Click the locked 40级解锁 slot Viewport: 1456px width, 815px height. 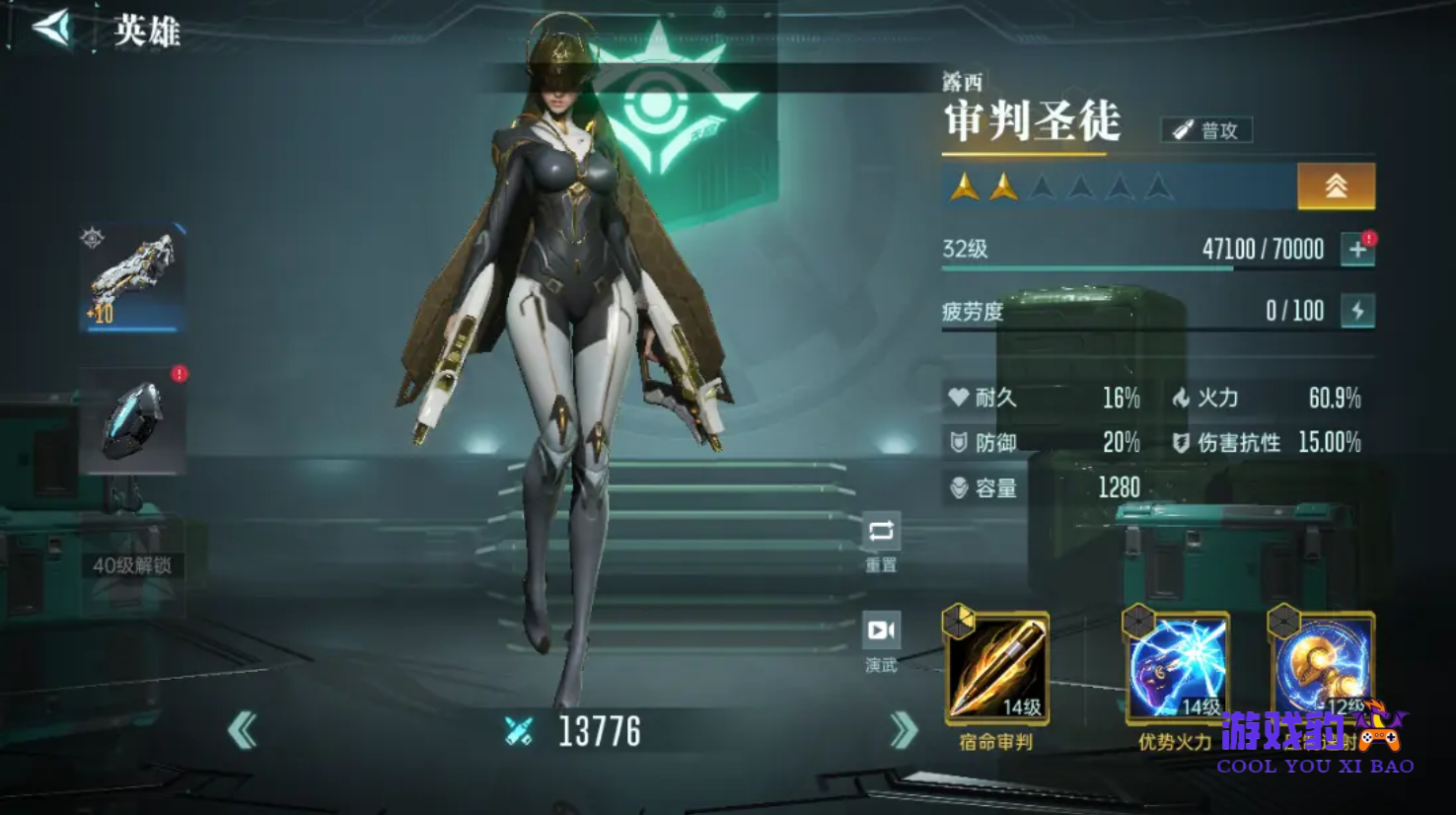pyautogui.click(x=132, y=565)
